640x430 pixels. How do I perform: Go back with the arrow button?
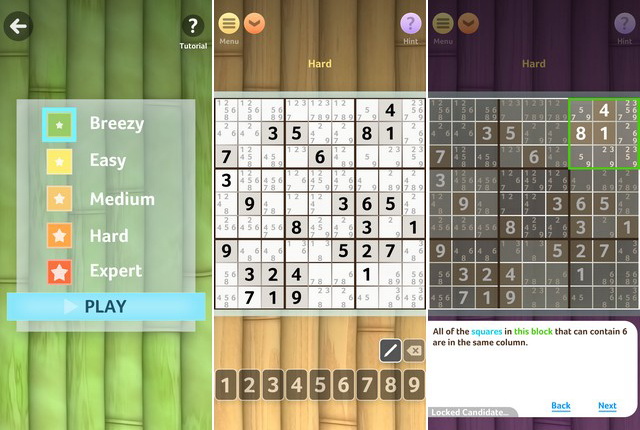click(x=19, y=26)
